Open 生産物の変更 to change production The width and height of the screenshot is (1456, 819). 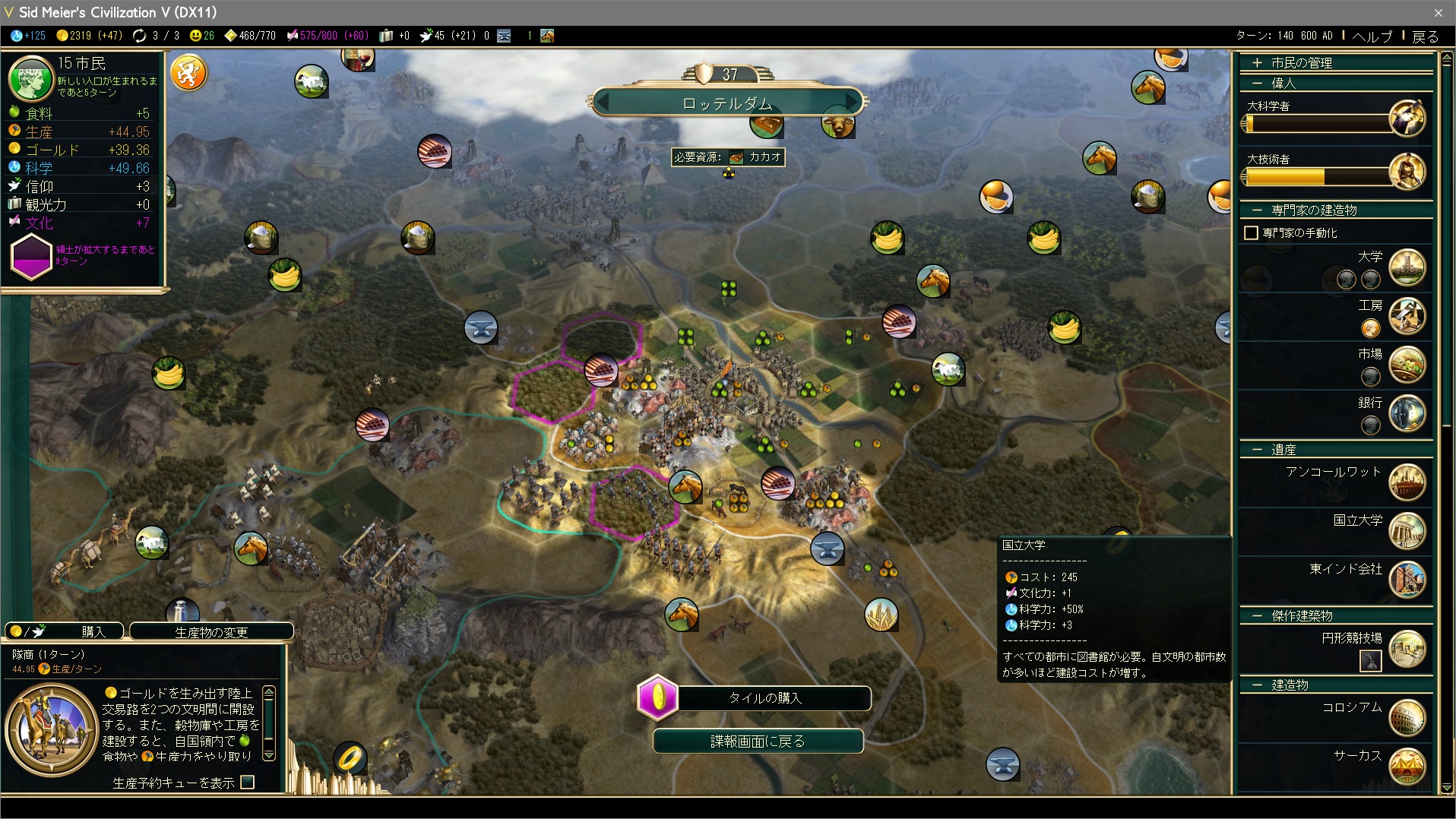tap(211, 631)
